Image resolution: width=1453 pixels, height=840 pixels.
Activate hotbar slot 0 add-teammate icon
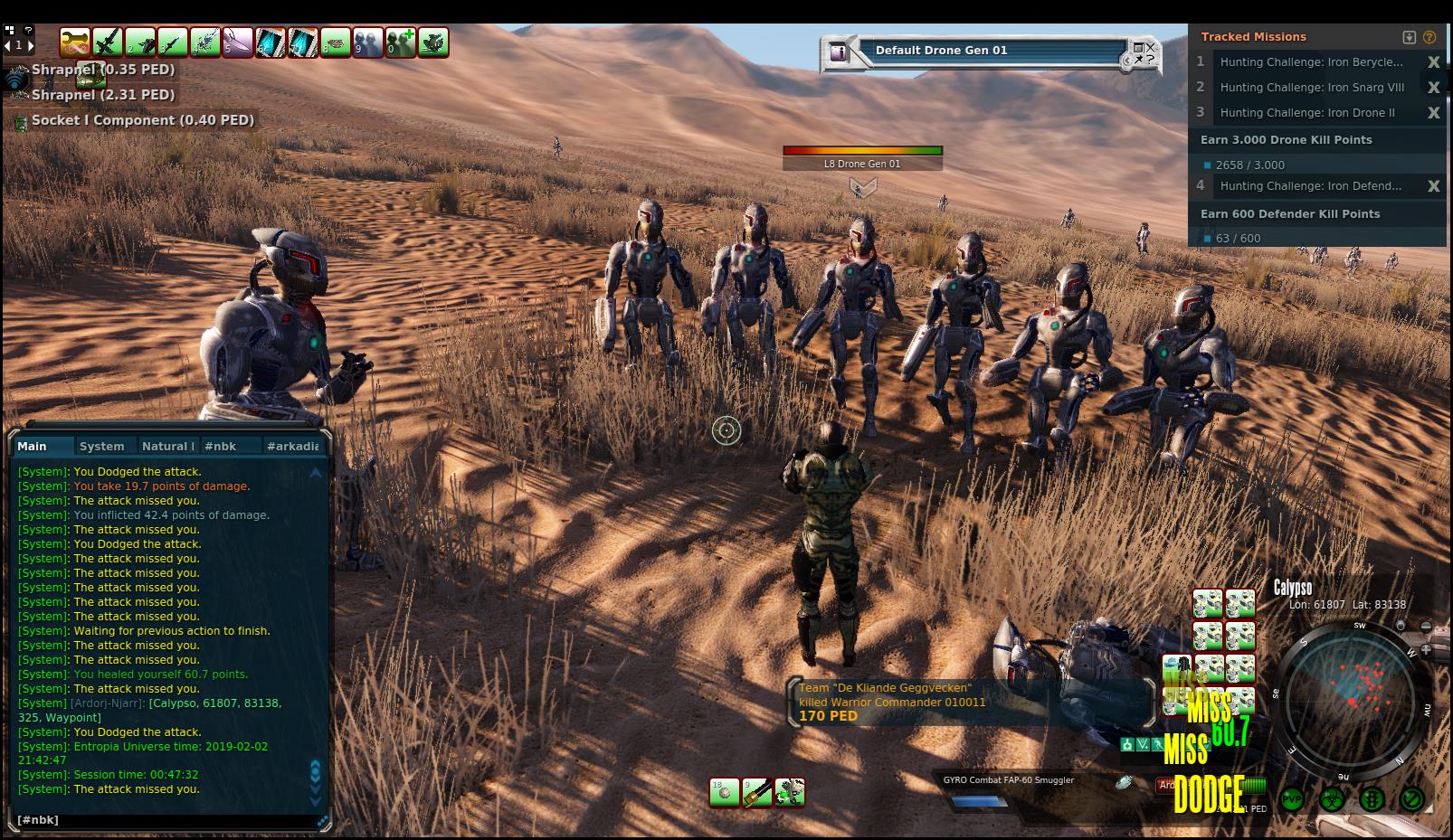tap(401, 42)
